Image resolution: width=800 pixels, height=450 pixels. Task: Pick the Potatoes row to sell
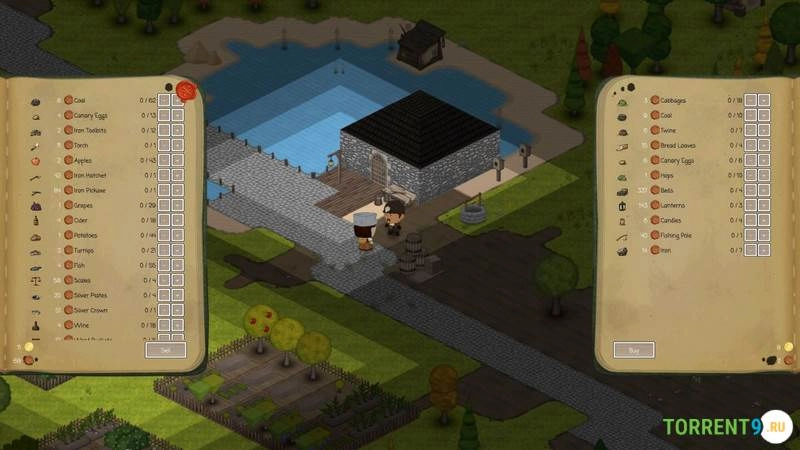tap(85, 235)
